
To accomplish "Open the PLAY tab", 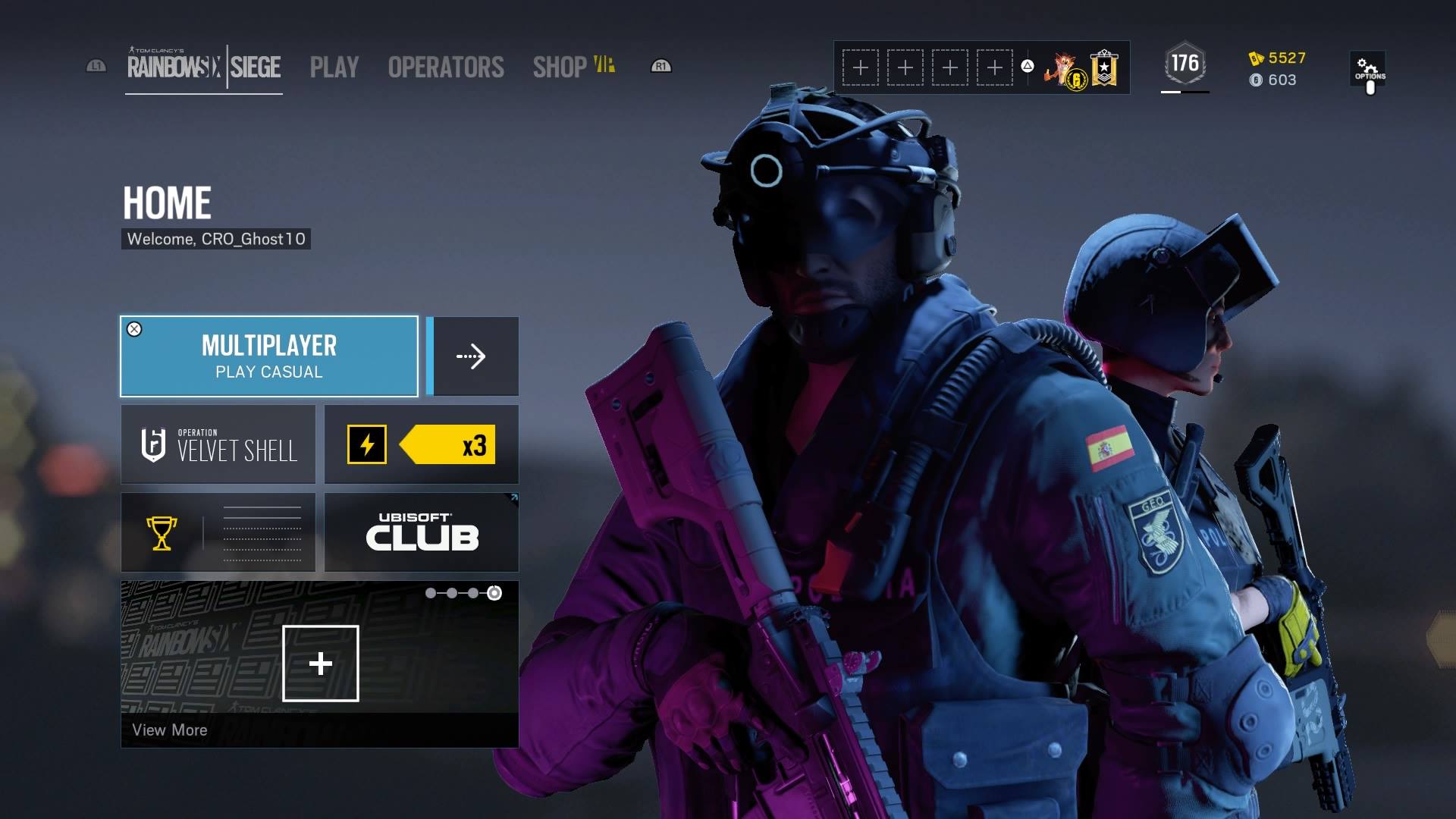I will [x=334, y=67].
